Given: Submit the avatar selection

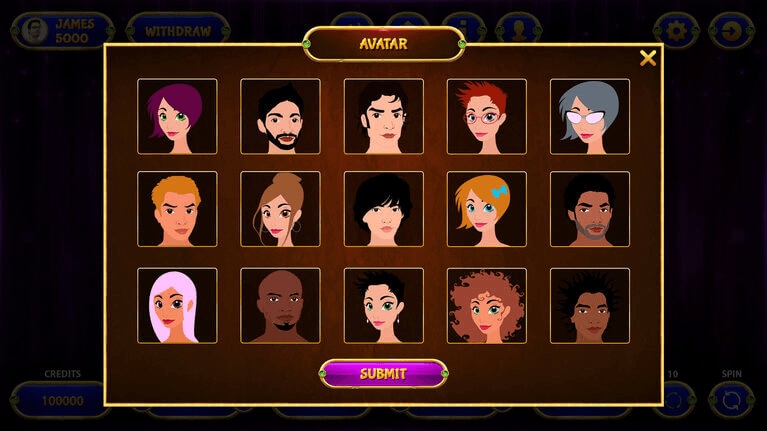Looking at the screenshot, I should click(383, 374).
